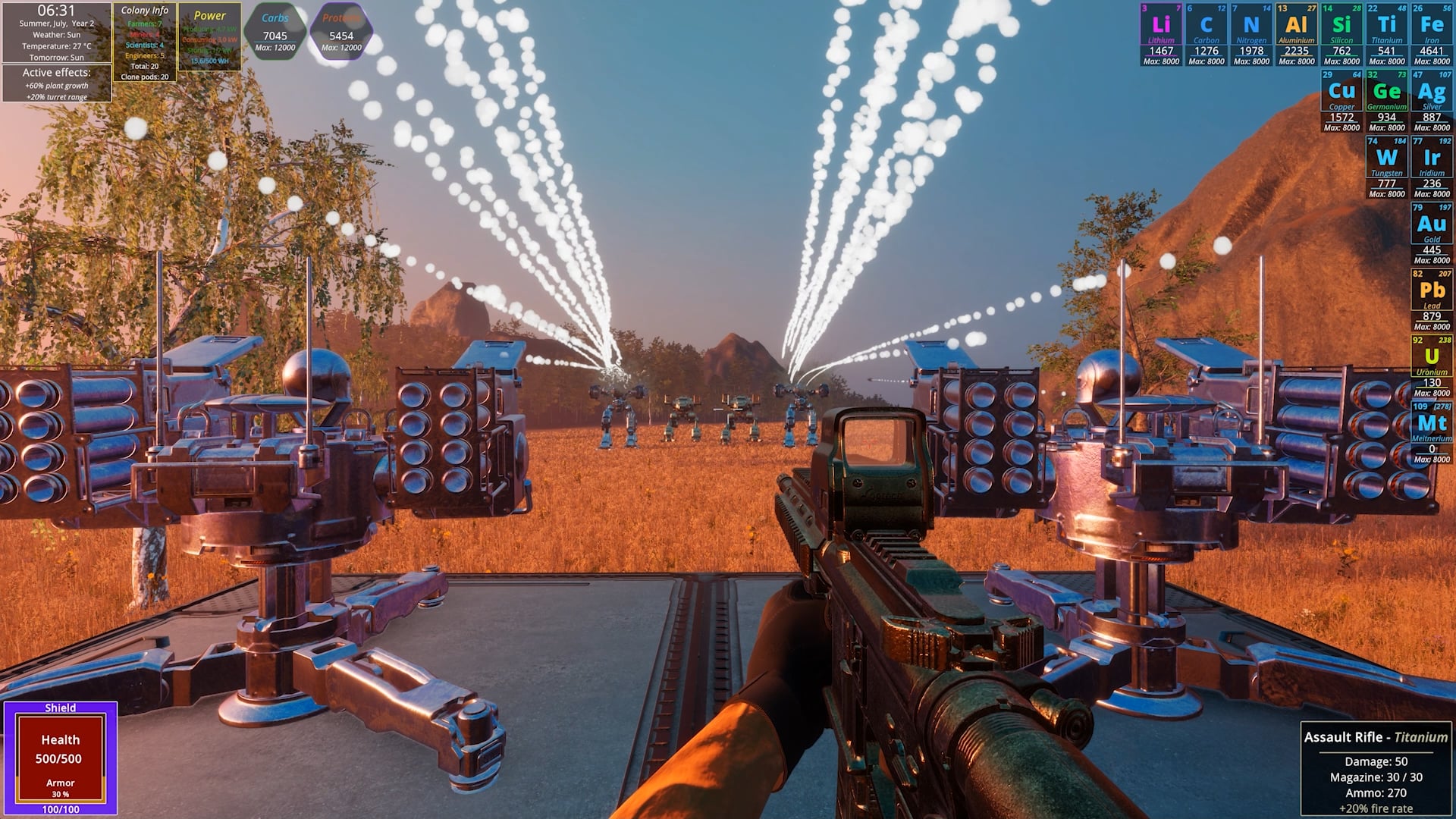
Task: Click the Lead resource tile
Action: coord(1432,300)
